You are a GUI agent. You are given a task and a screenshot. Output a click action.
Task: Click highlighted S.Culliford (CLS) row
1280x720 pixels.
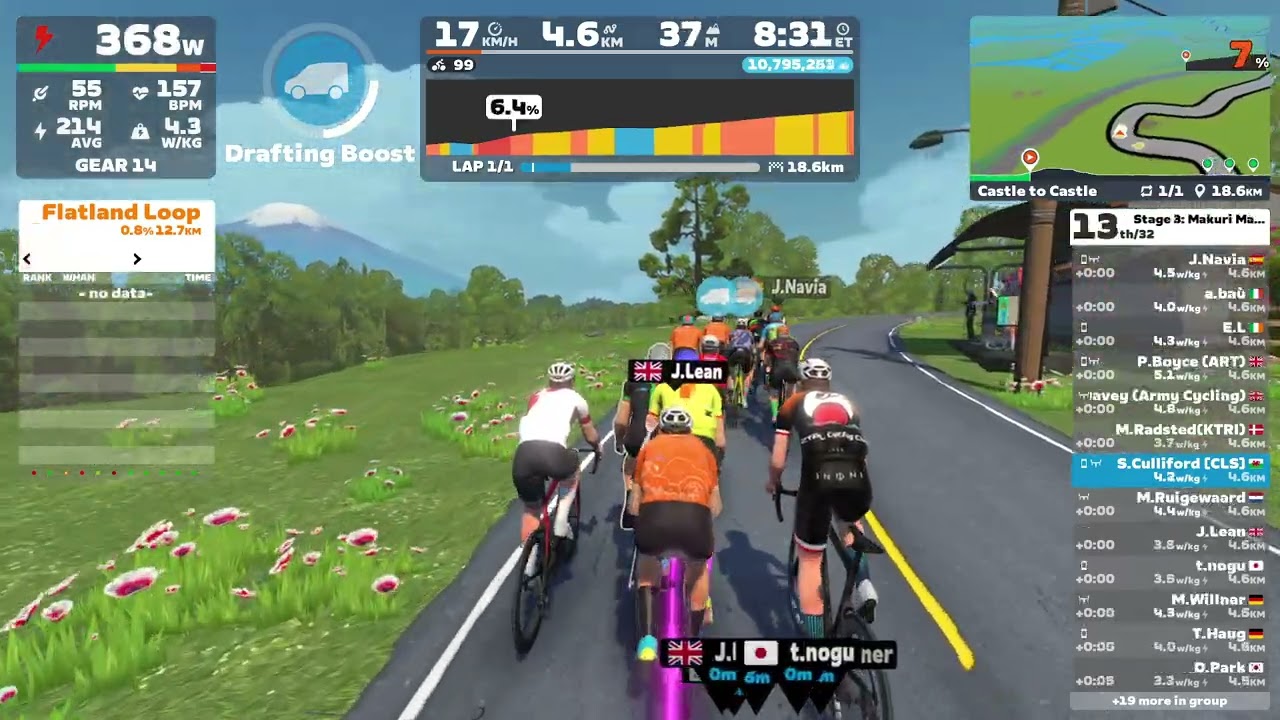click(x=1170, y=470)
